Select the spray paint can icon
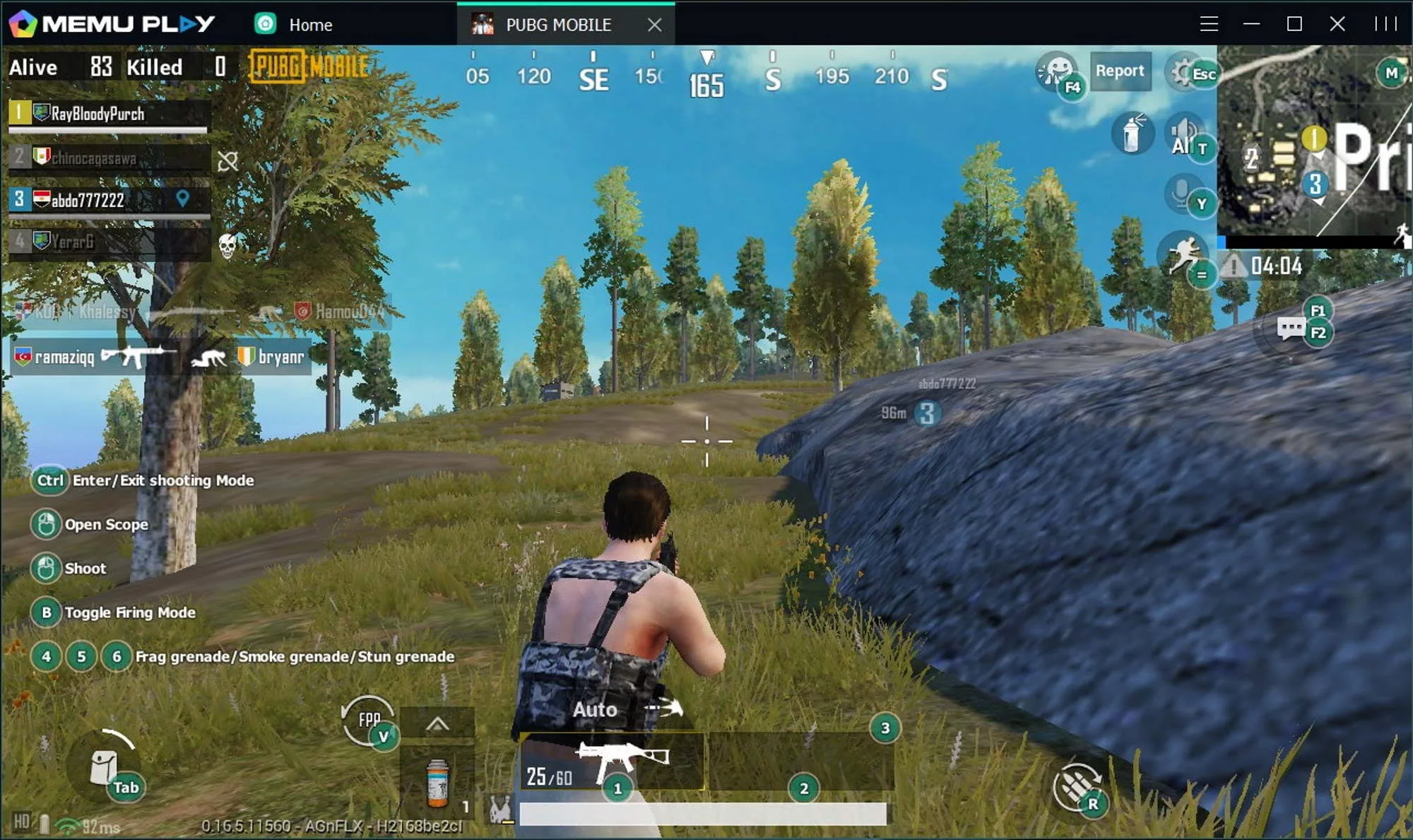 pos(1133,134)
